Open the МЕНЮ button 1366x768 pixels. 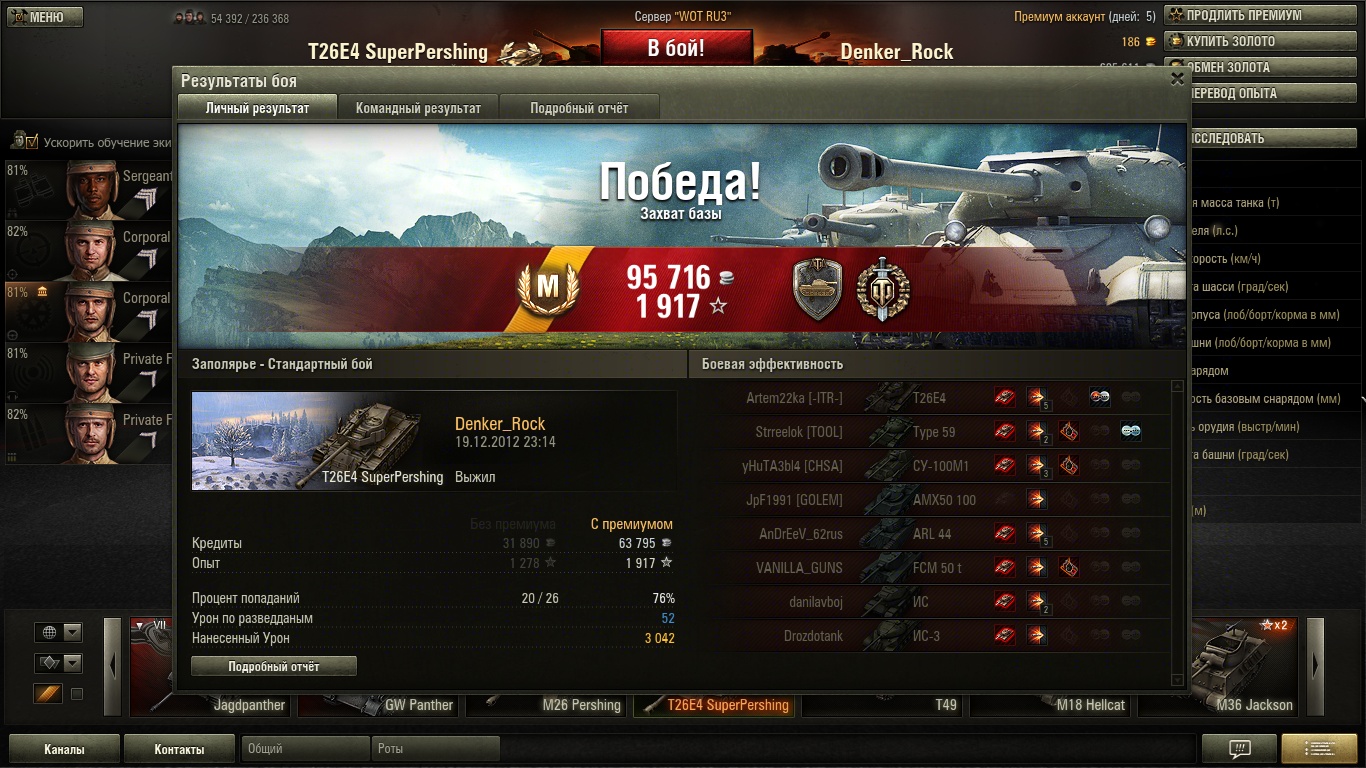(x=43, y=17)
